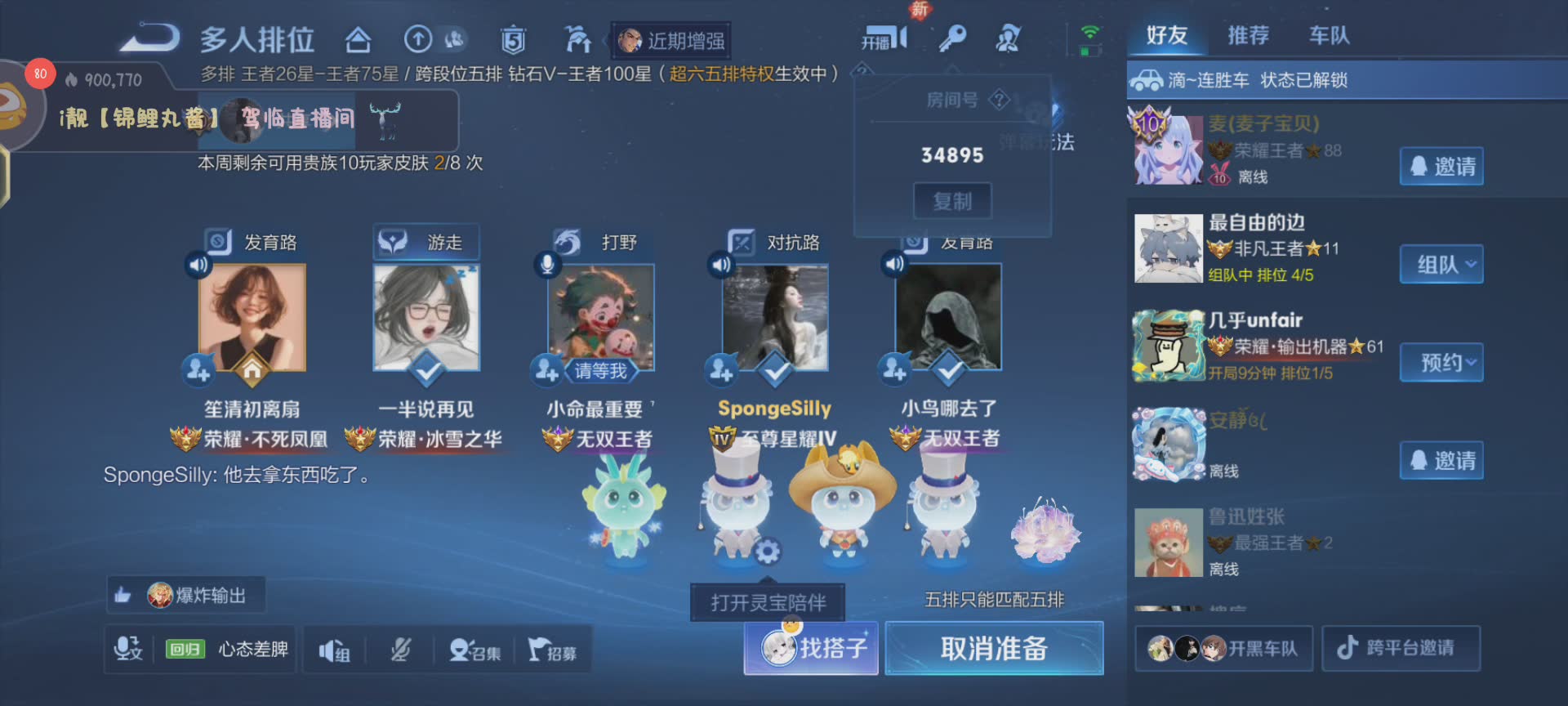Switch to the 车队 tab
The width and height of the screenshot is (1568, 706).
tap(1329, 36)
